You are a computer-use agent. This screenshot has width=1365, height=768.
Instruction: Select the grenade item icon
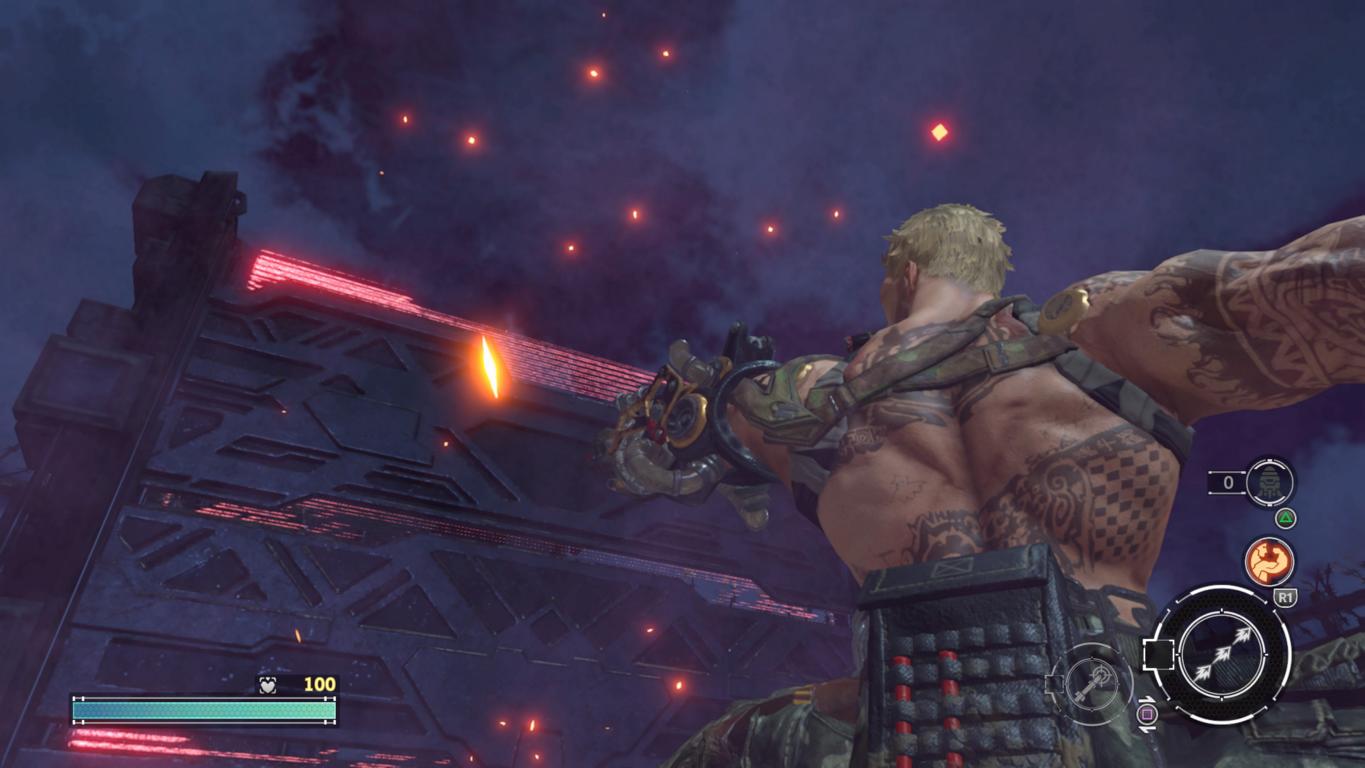point(1270,483)
